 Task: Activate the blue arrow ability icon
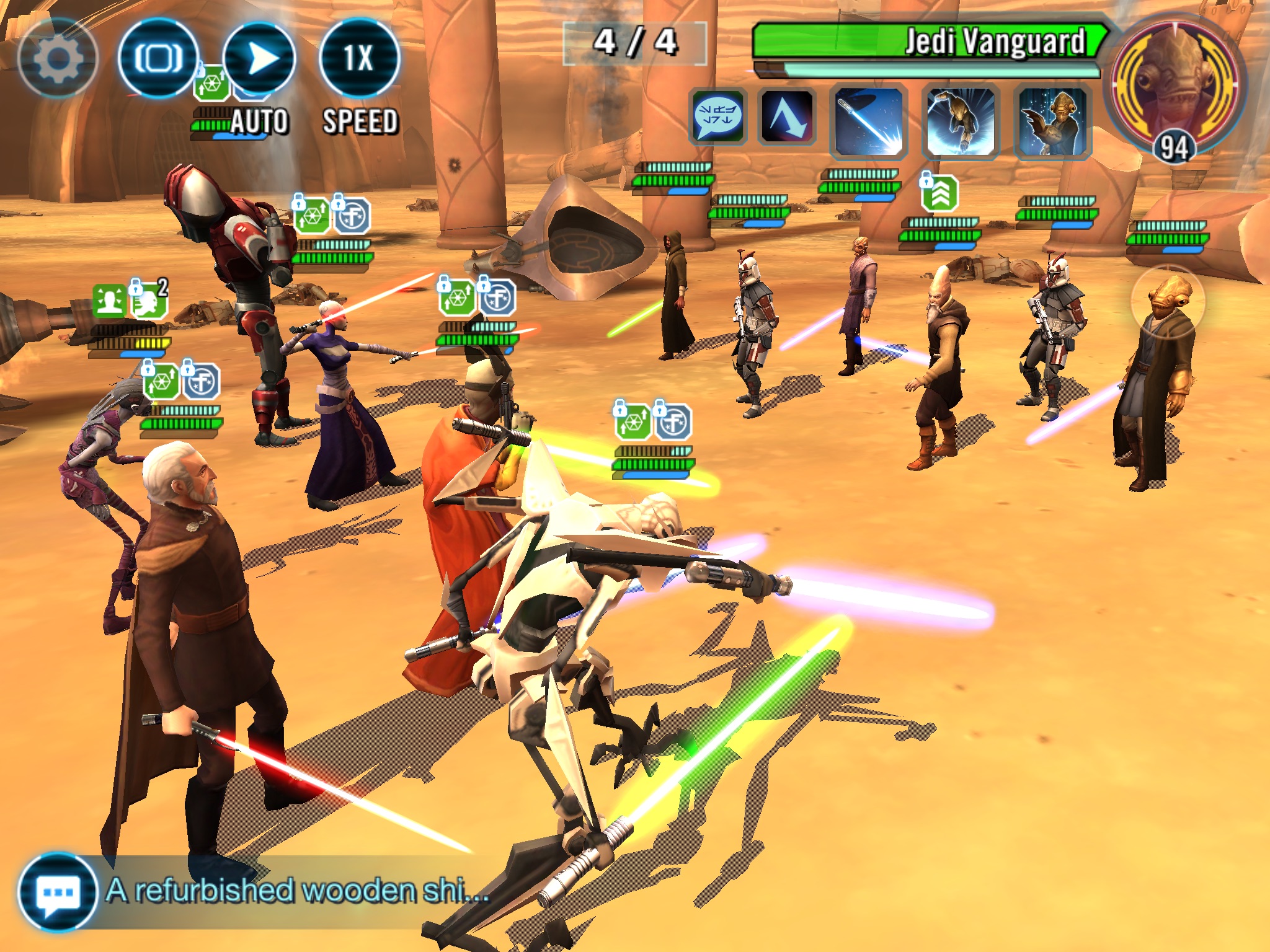pos(787,118)
